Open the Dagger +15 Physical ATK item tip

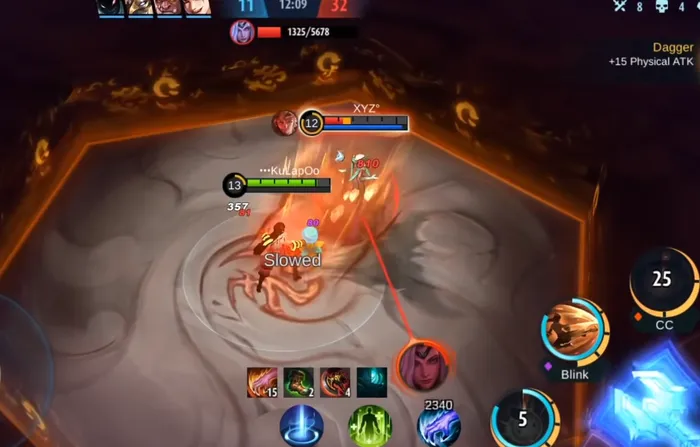coord(650,54)
